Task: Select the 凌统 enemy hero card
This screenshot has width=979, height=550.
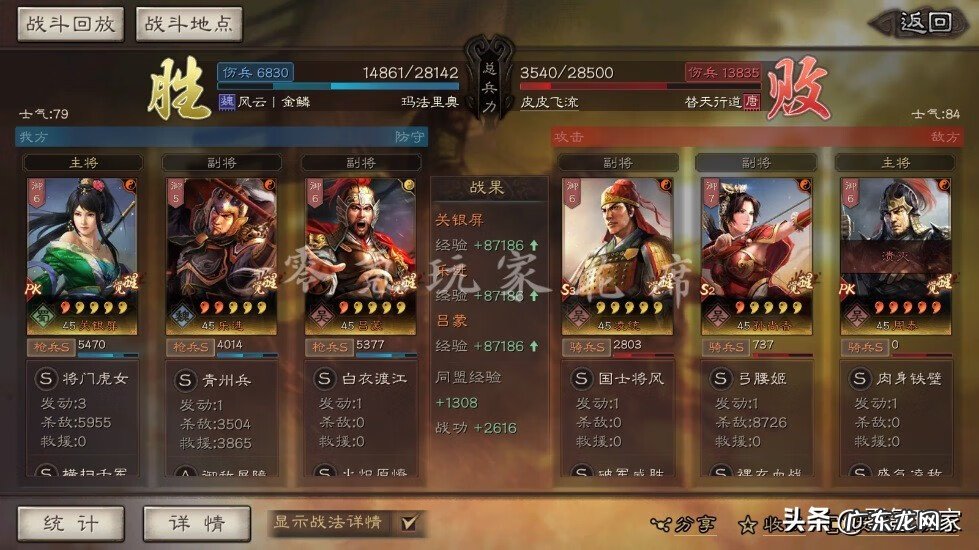Action: pos(617,255)
